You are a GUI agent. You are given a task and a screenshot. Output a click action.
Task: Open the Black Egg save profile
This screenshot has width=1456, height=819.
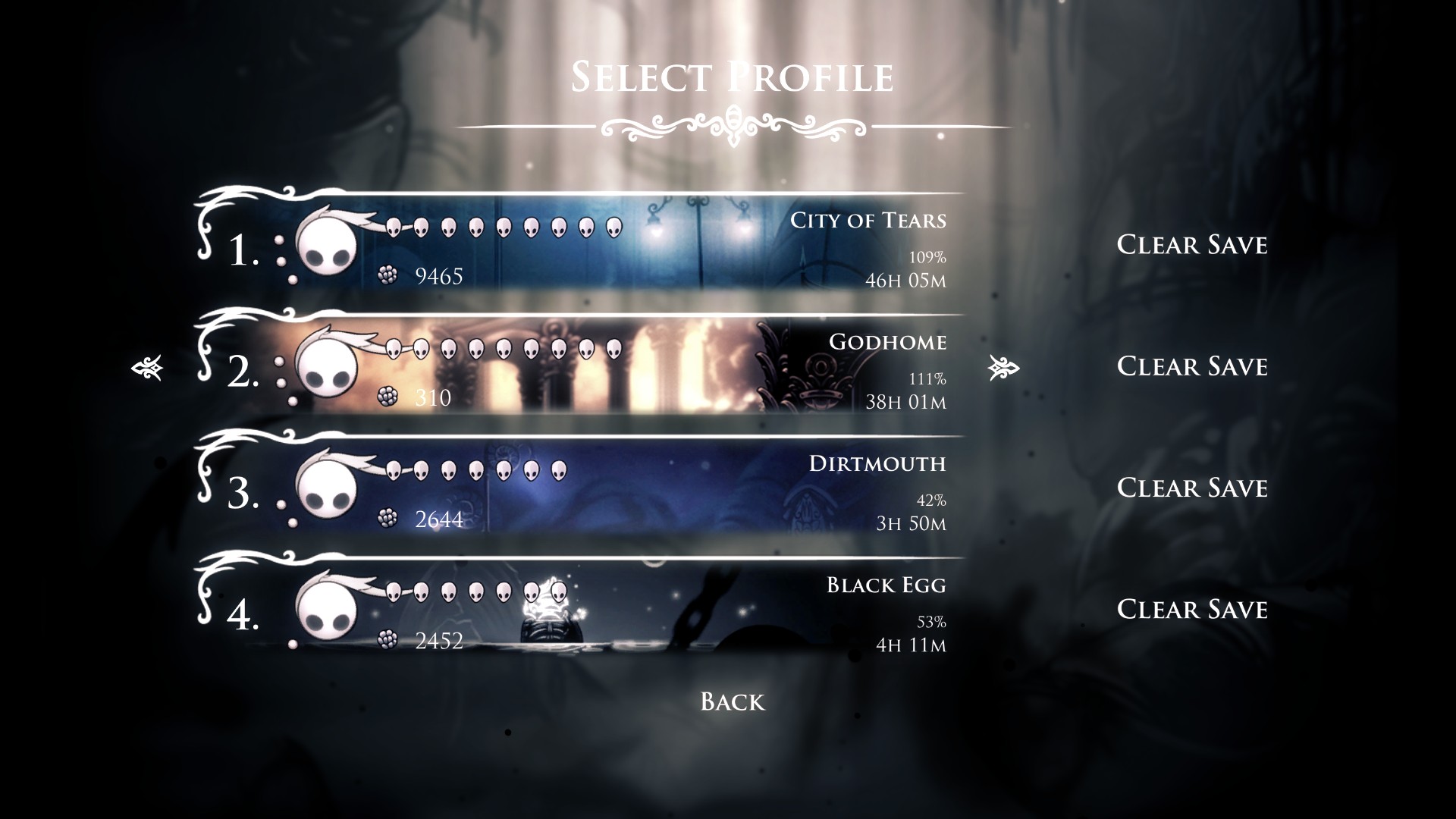pos(576,610)
